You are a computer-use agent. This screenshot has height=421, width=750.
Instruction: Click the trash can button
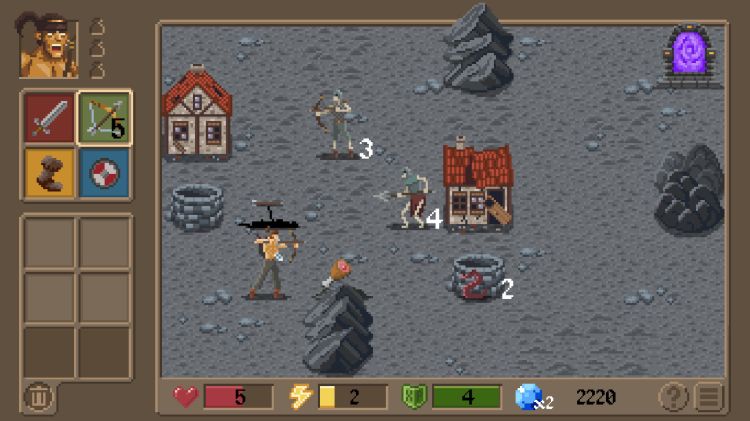(x=38, y=397)
